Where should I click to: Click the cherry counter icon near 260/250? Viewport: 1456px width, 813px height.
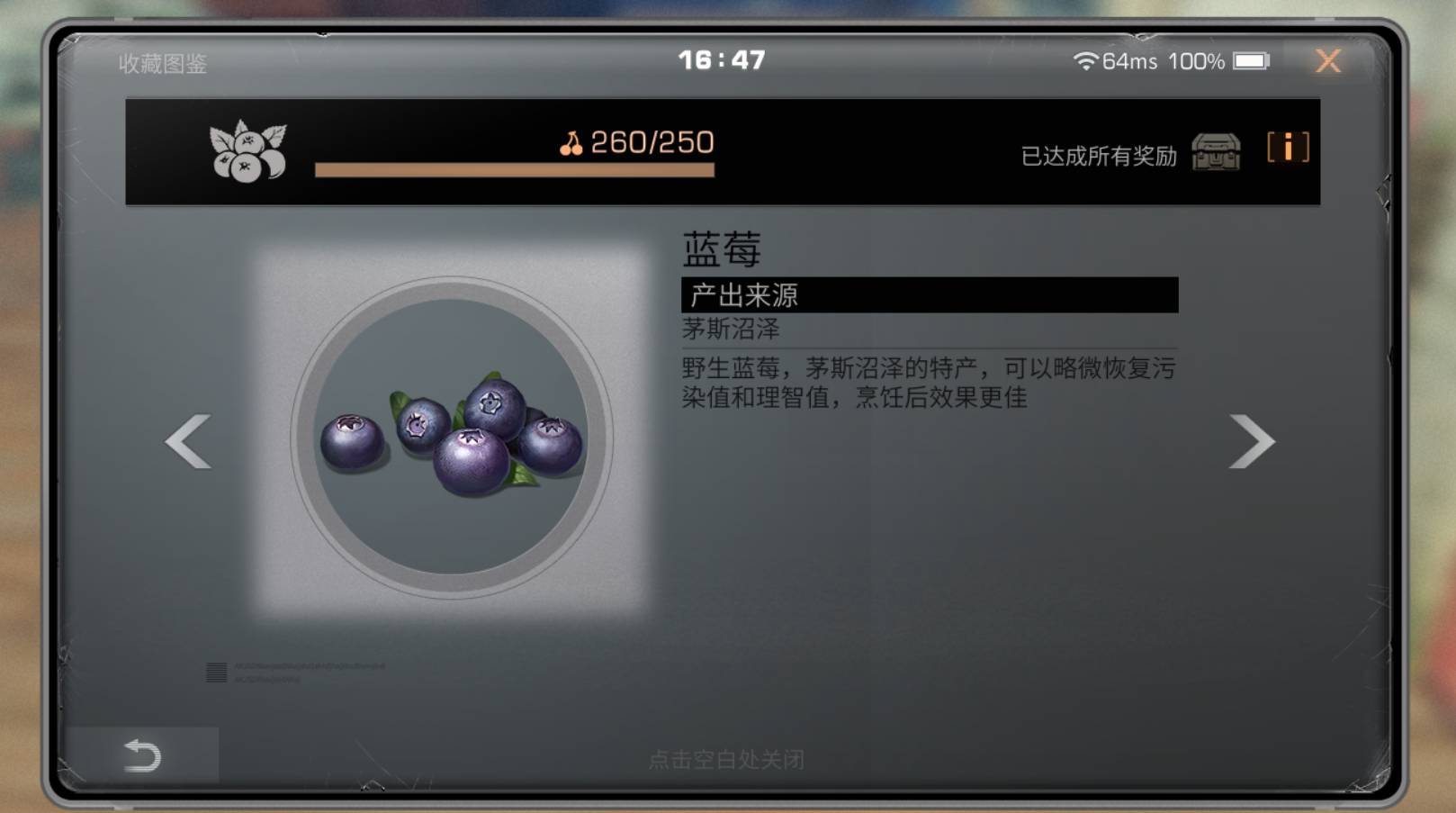click(x=573, y=143)
